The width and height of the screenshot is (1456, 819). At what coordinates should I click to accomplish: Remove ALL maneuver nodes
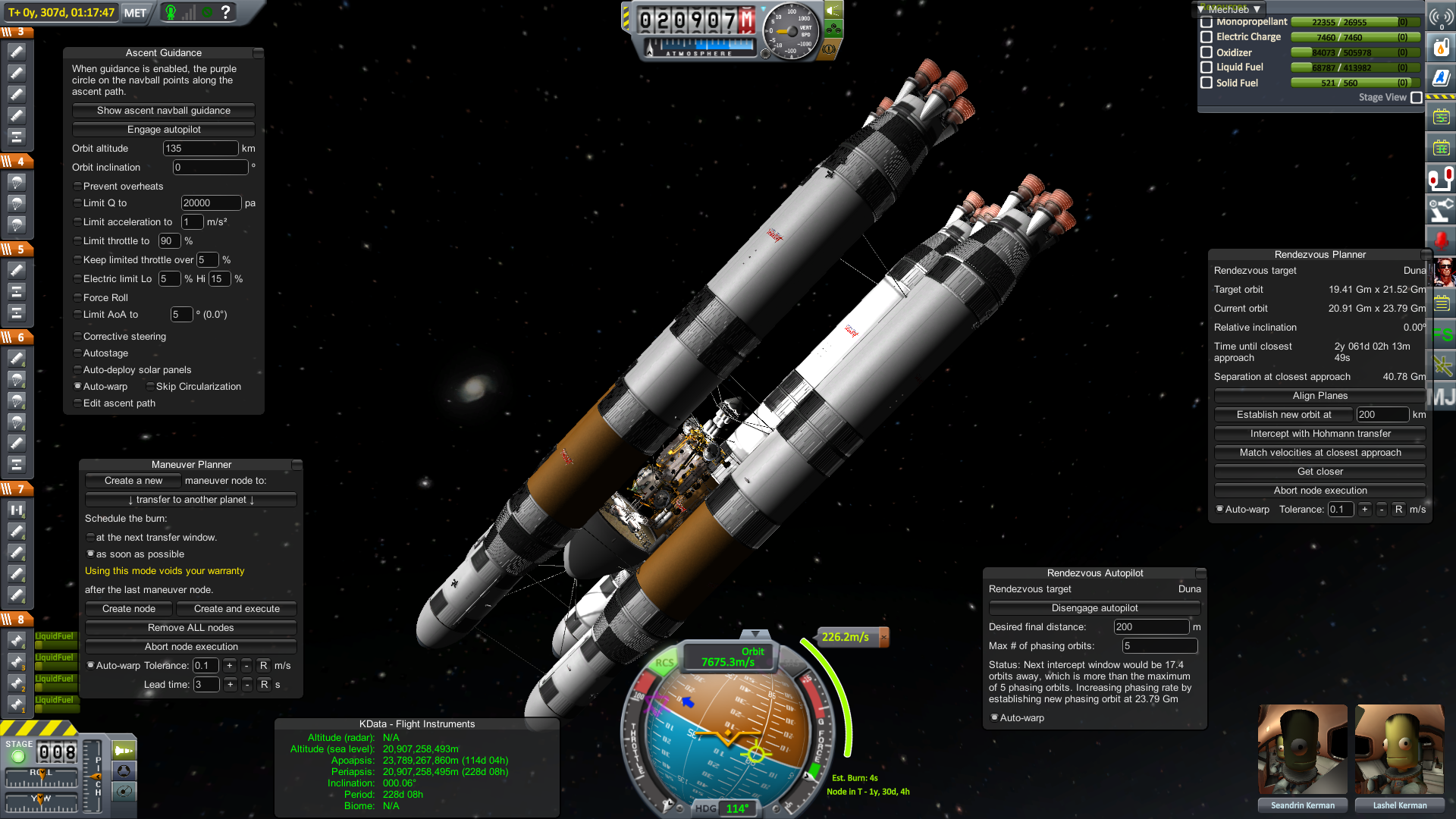coord(191,628)
